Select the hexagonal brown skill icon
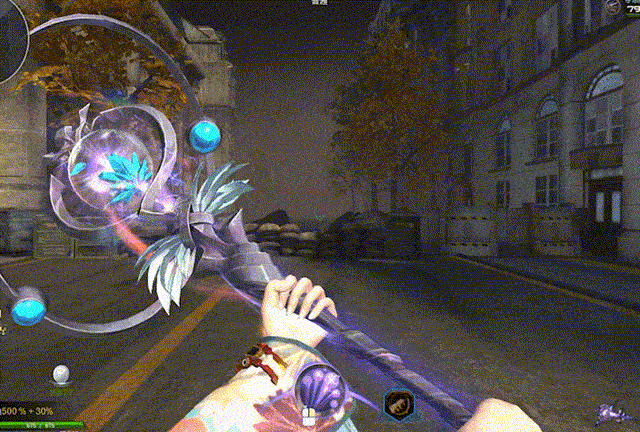This screenshot has height=432, width=640. click(x=397, y=405)
